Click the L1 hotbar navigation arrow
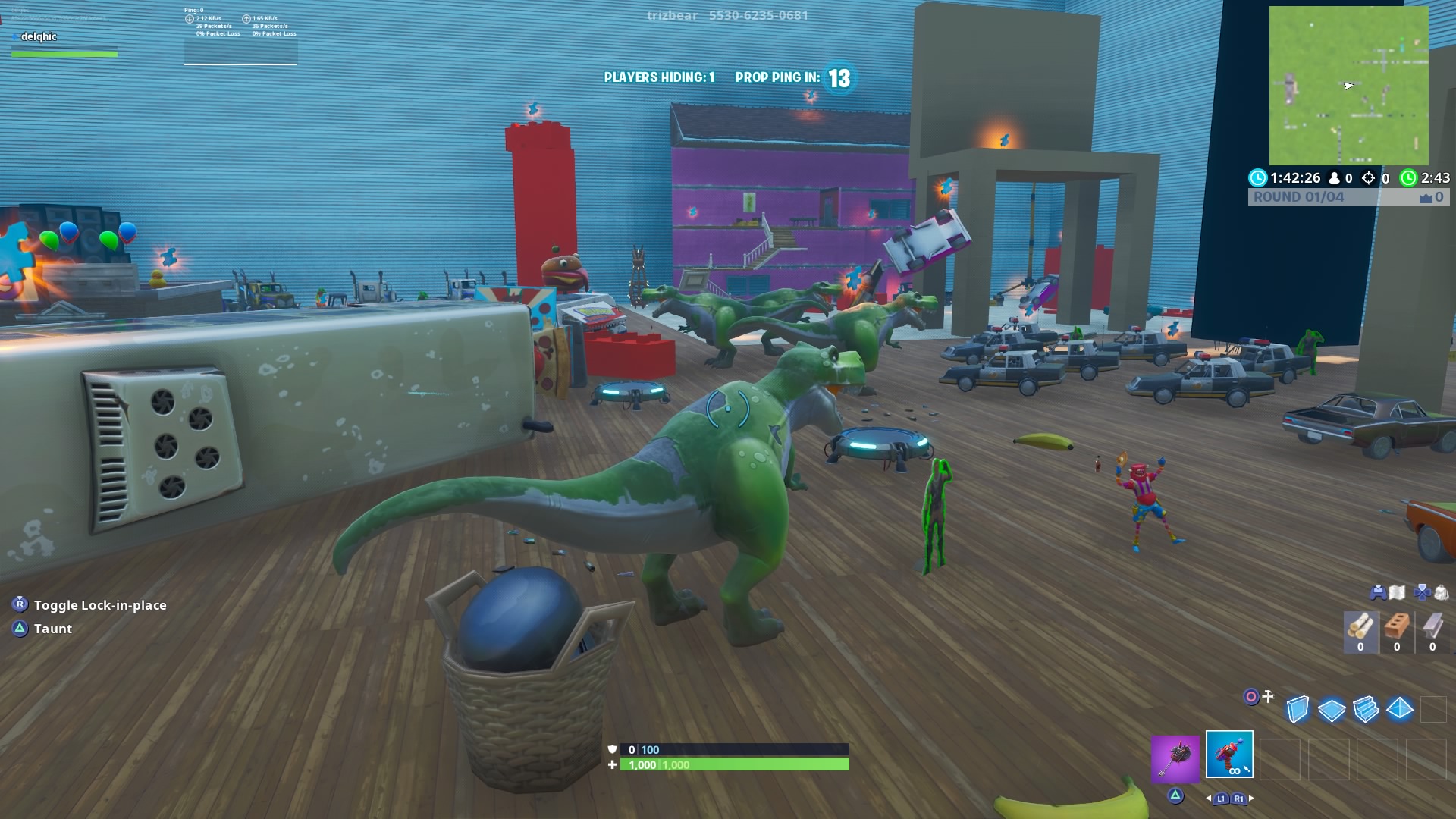This screenshot has height=819, width=1456. point(1221,799)
